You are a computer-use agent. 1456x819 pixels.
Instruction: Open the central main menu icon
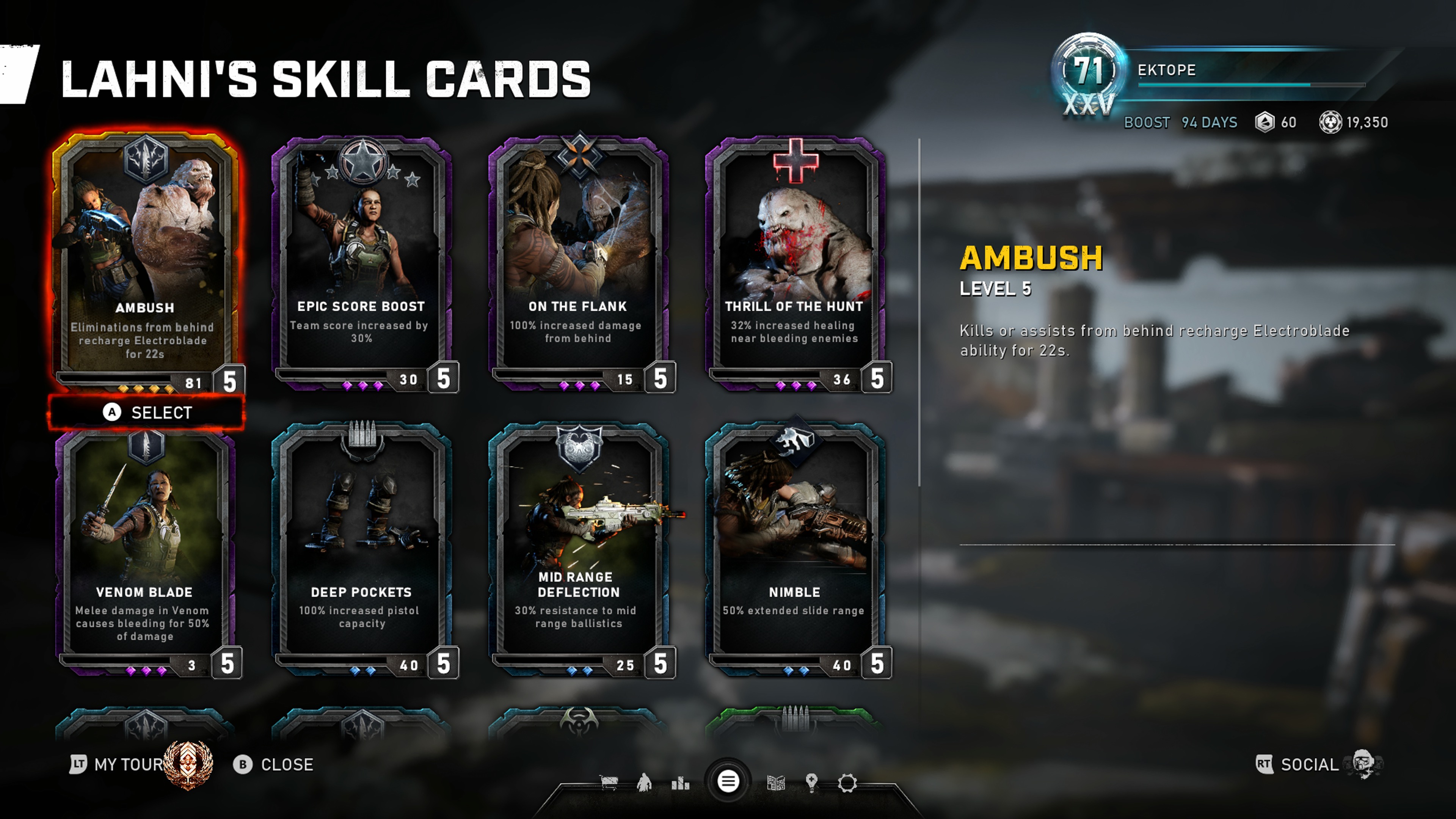[x=728, y=782]
